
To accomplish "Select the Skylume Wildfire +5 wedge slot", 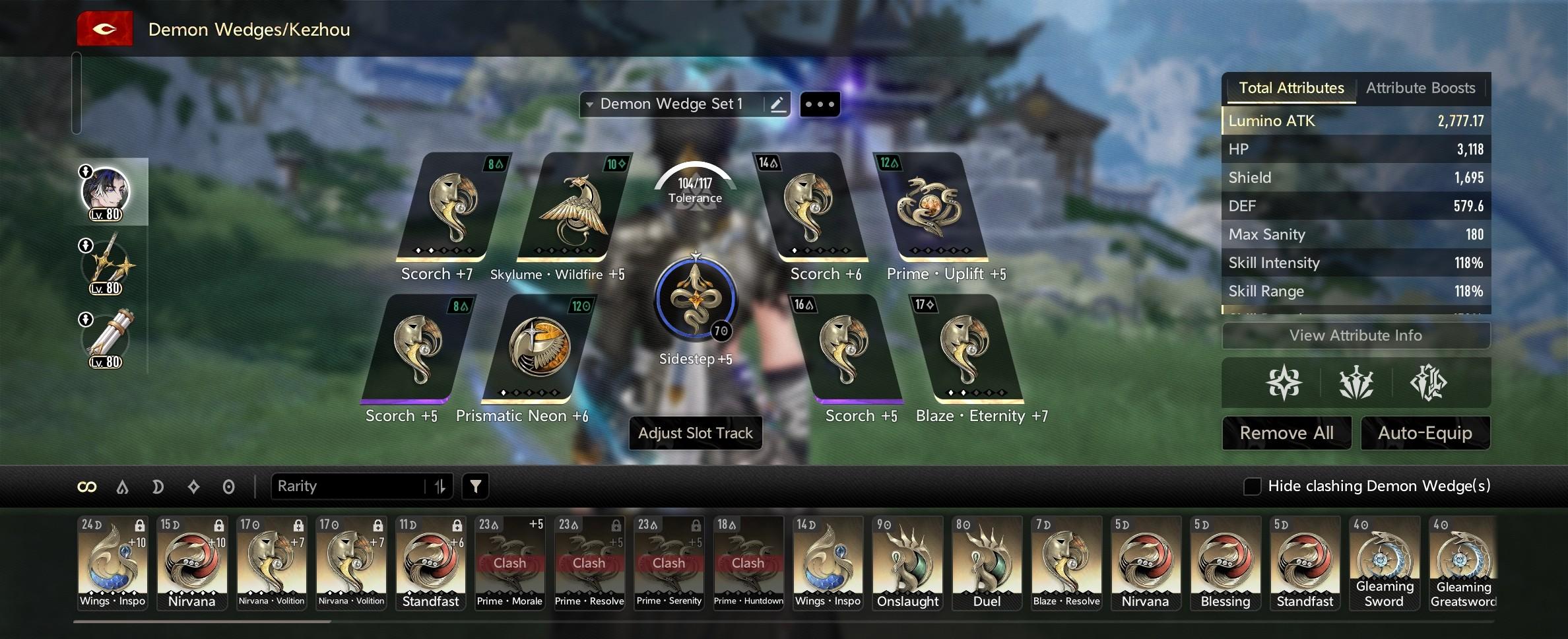I will click(x=573, y=208).
